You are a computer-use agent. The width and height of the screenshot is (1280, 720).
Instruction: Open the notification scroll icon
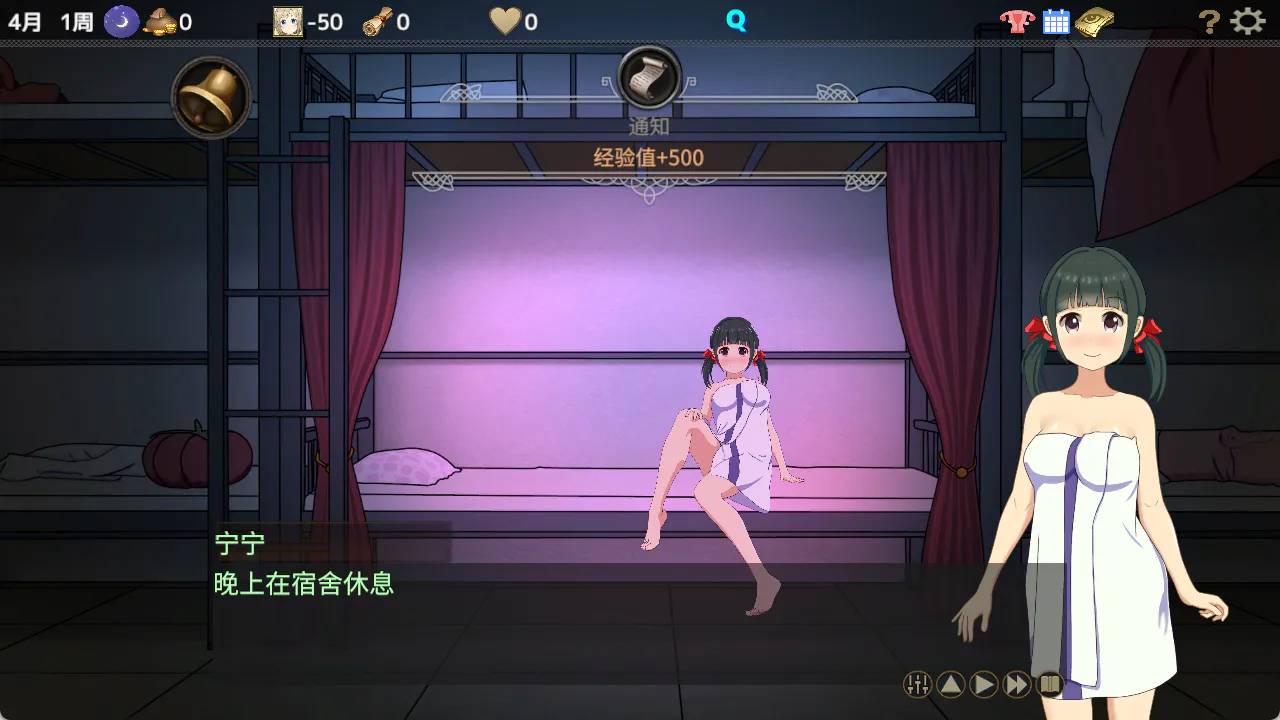649,77
